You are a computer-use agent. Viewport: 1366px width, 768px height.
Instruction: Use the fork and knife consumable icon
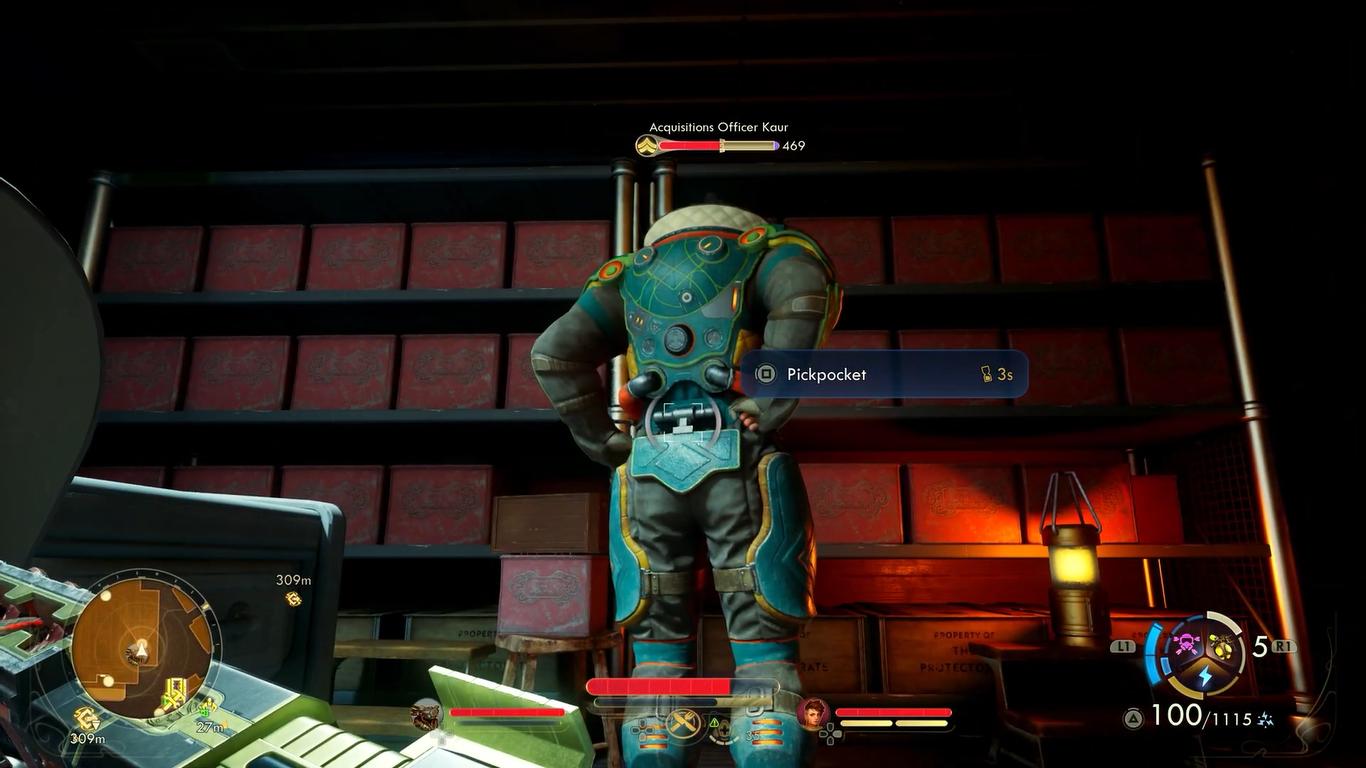pos(685,721)
